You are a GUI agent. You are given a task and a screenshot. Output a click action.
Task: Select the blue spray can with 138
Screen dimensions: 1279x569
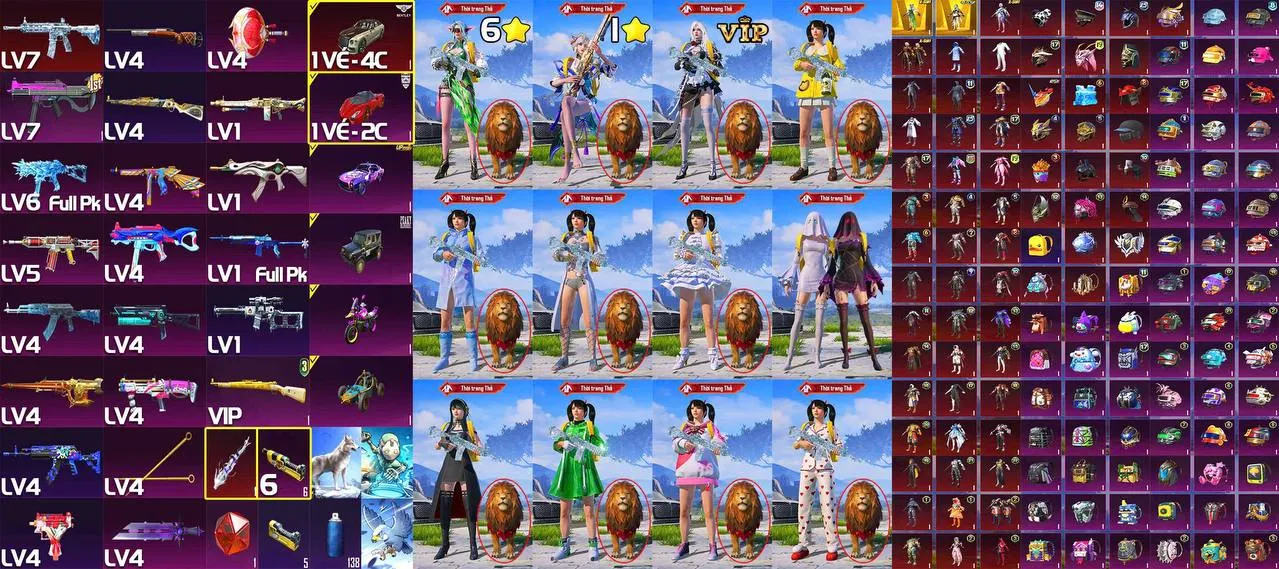click(335, 534)
